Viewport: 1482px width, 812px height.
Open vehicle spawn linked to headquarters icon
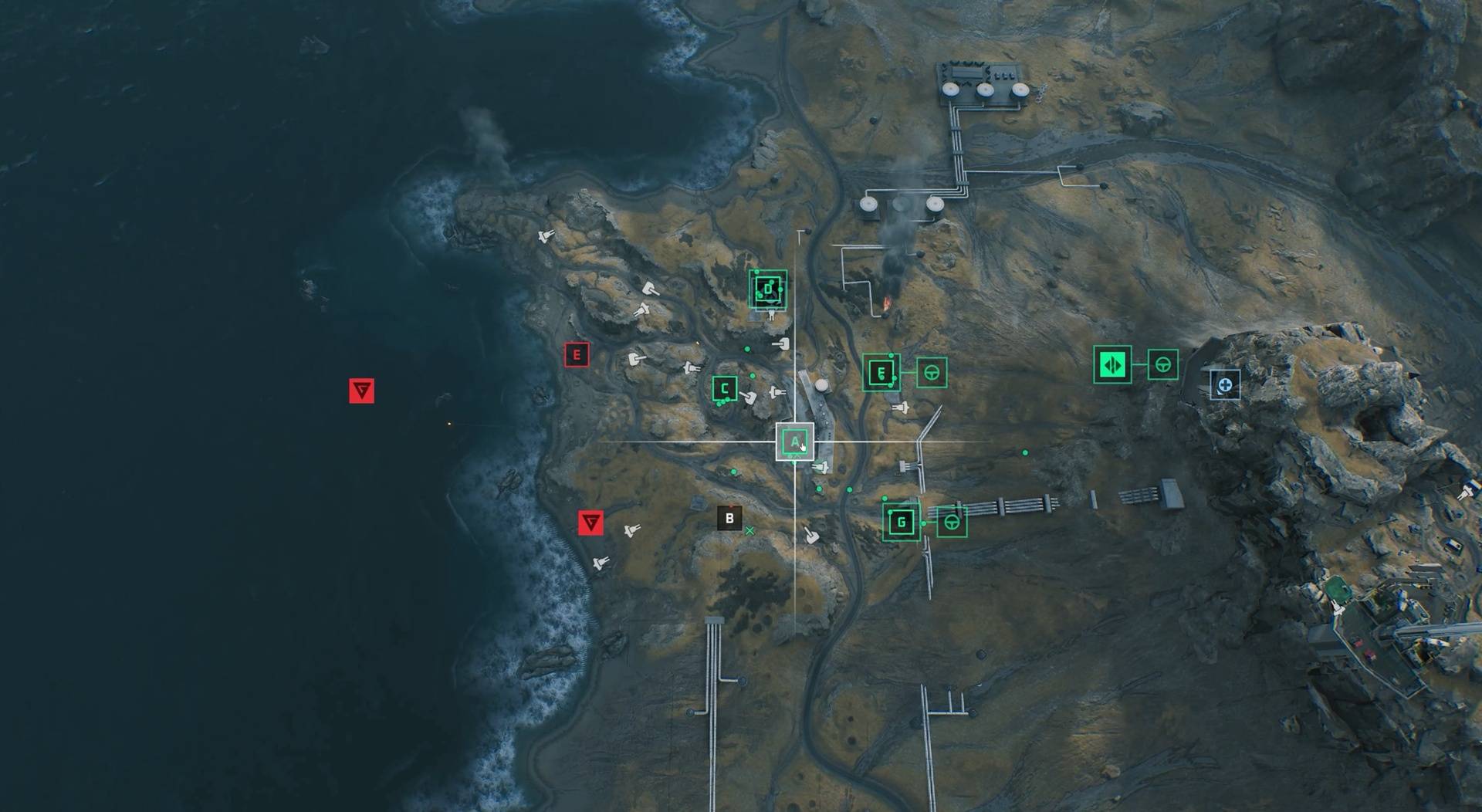point(1162,364)
